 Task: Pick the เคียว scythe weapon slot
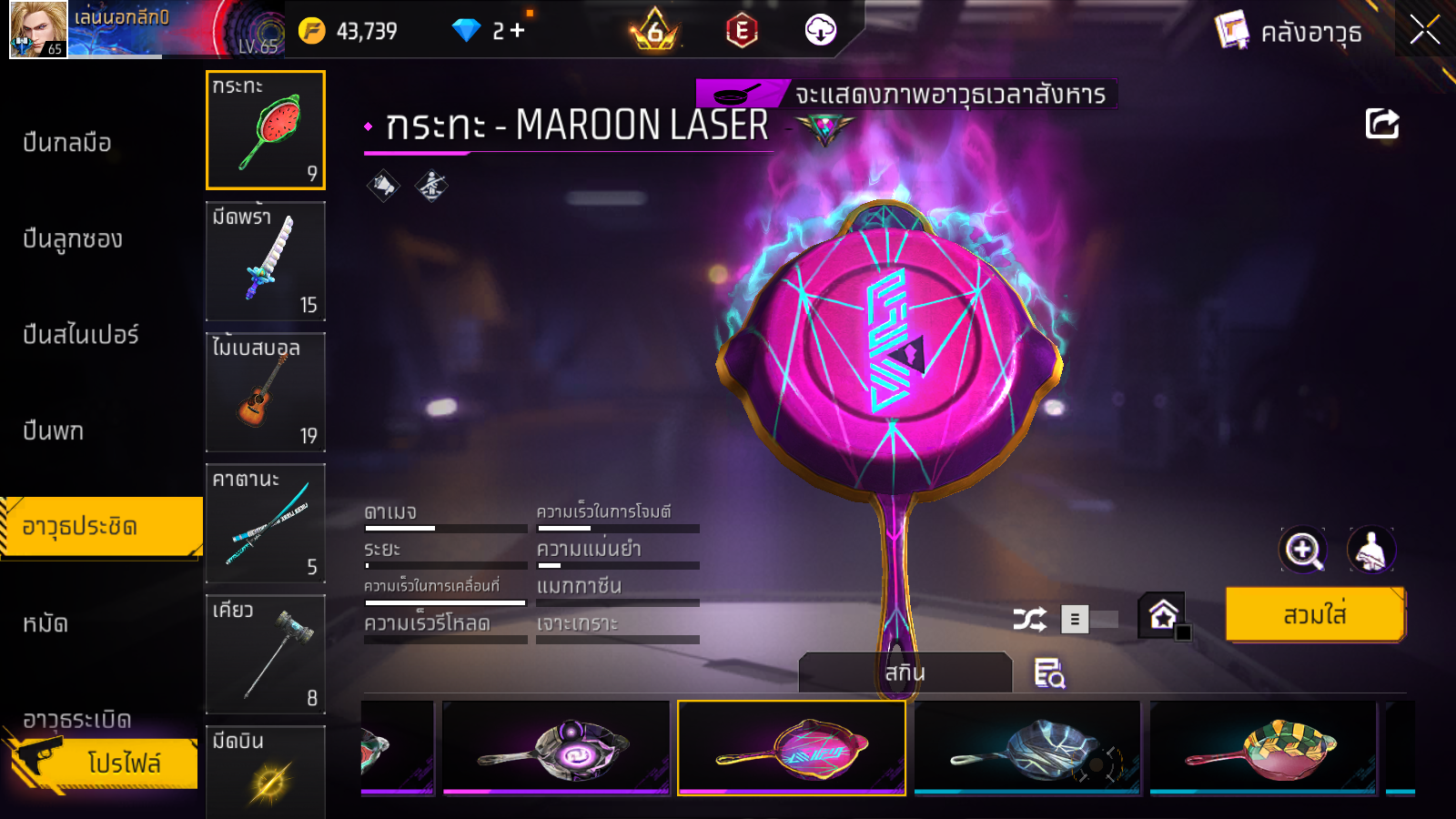pos(266,654)
